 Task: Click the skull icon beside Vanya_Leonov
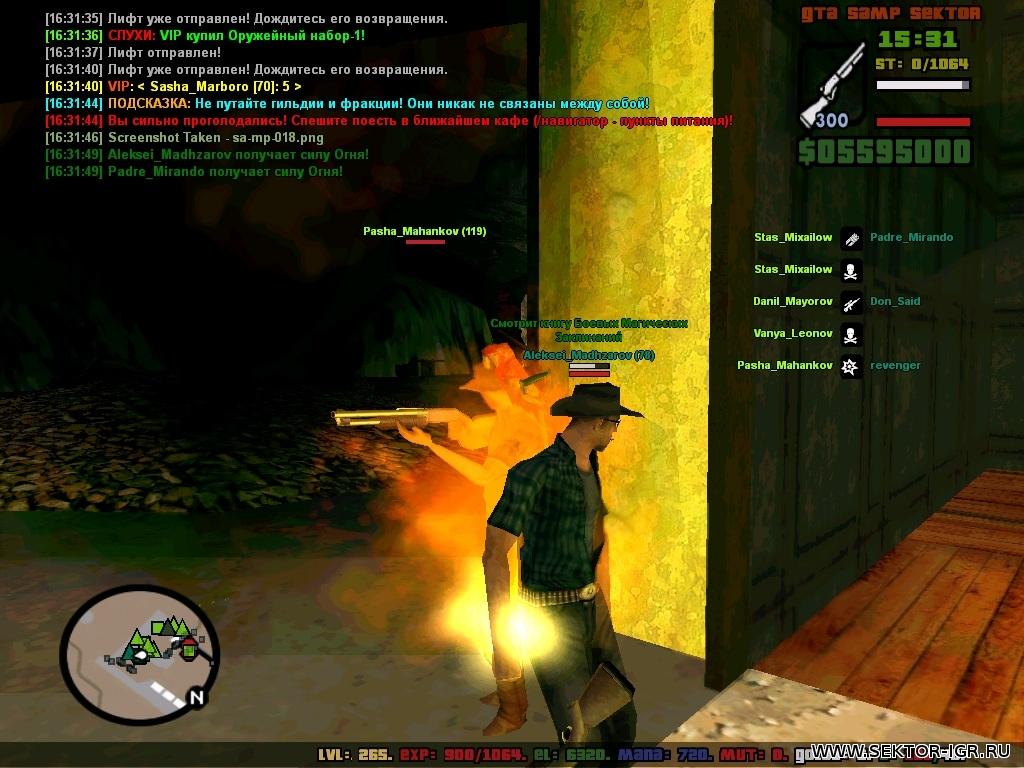[x=850, y=334]
